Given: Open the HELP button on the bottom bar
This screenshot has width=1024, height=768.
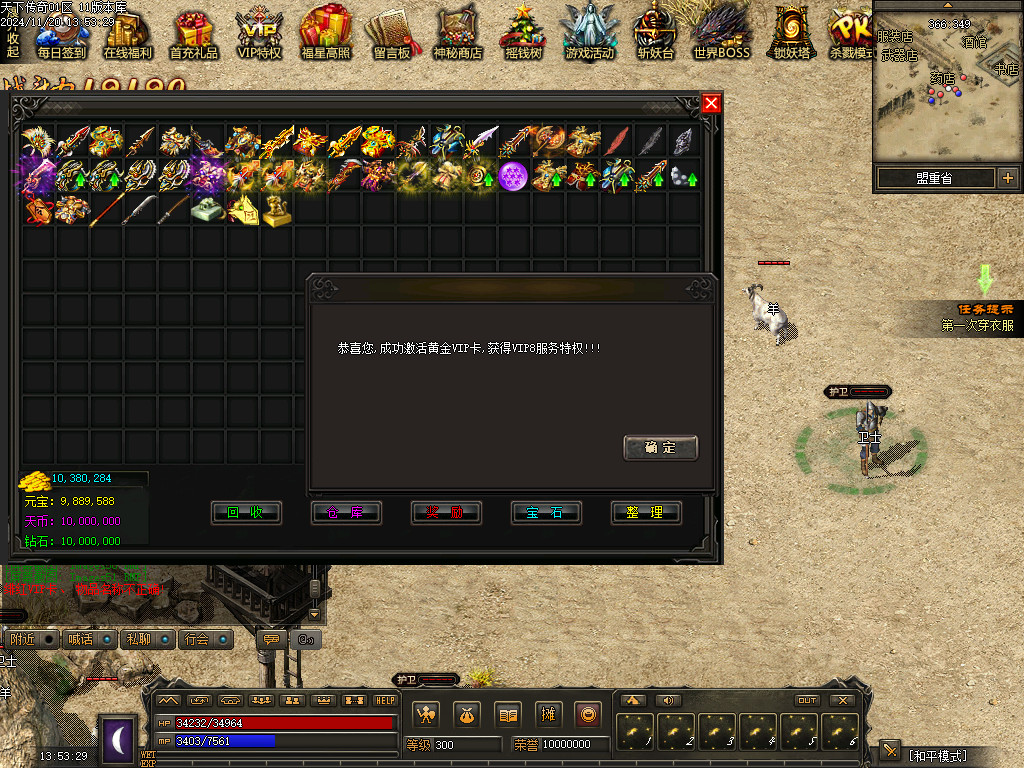Looking at the screenshot, I should pos(385,701).
